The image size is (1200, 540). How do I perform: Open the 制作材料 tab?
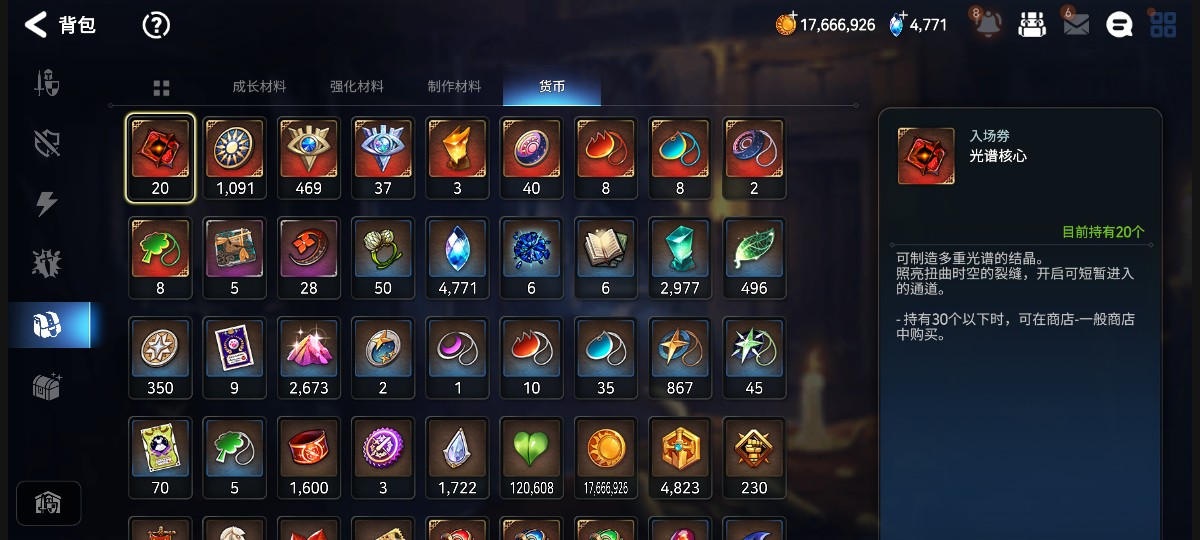(x=454, y=87)
